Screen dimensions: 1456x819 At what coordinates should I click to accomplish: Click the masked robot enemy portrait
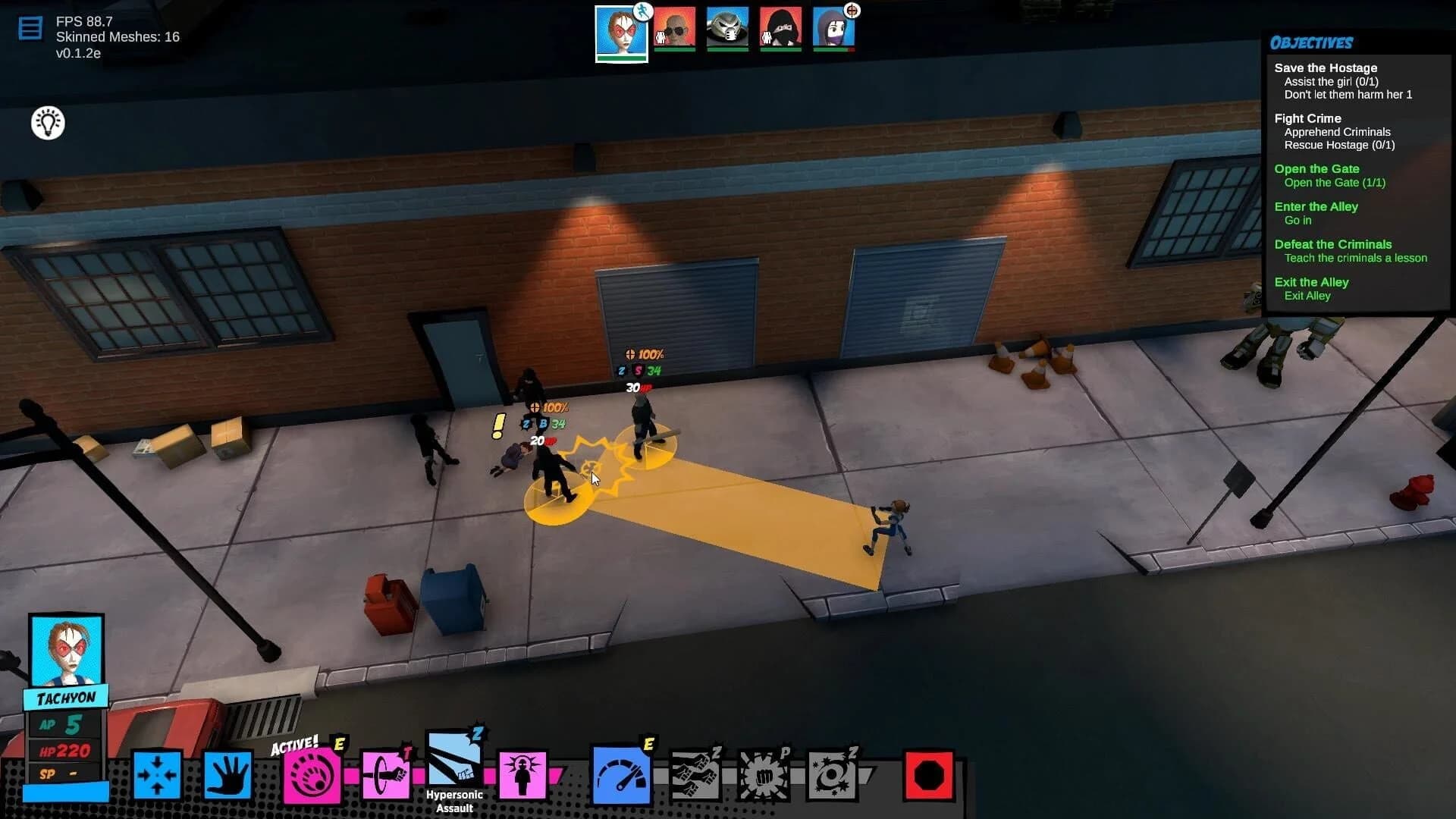(x=728, y=27)
